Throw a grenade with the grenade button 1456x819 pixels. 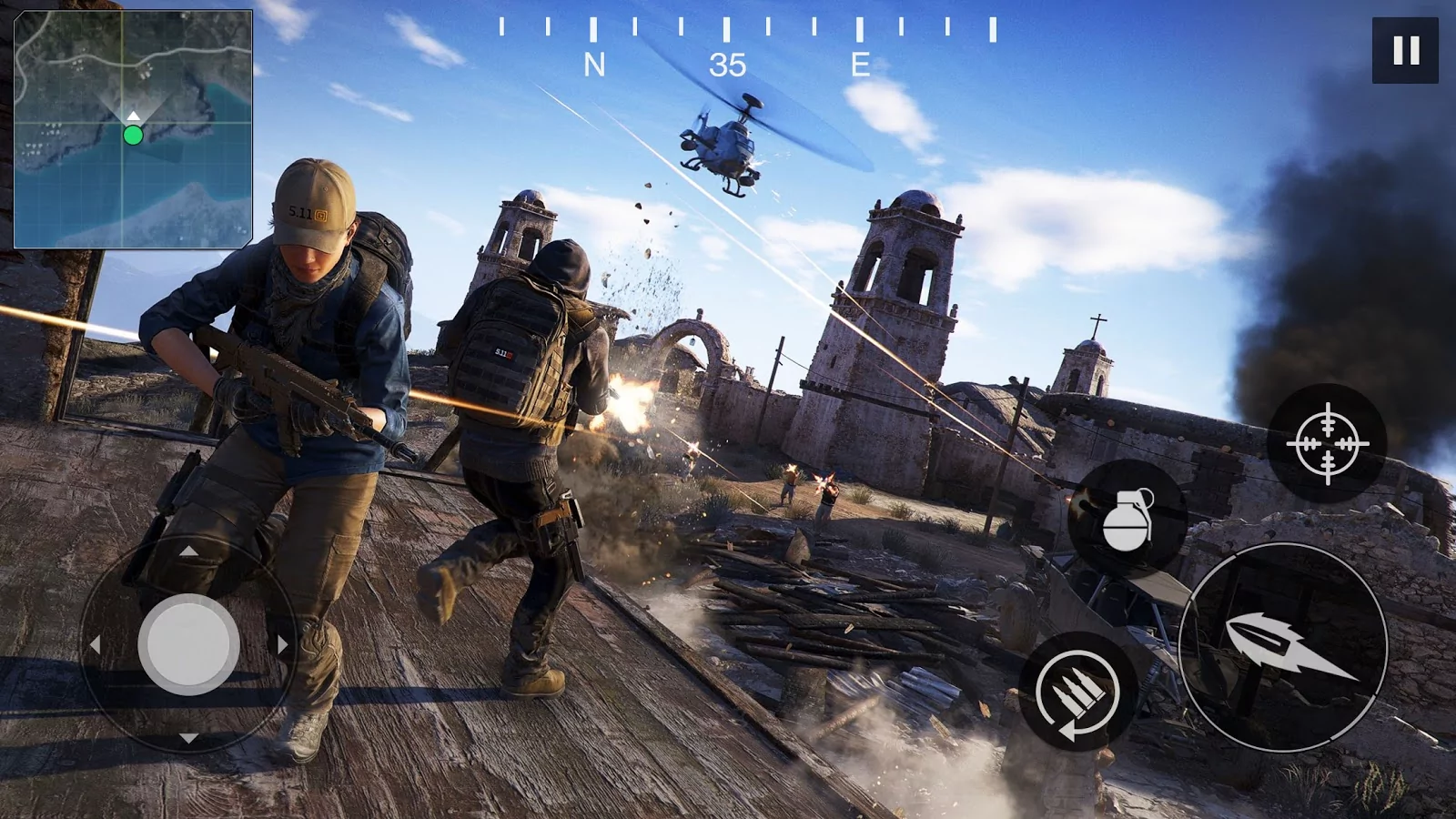click(x=1127, y=519)
